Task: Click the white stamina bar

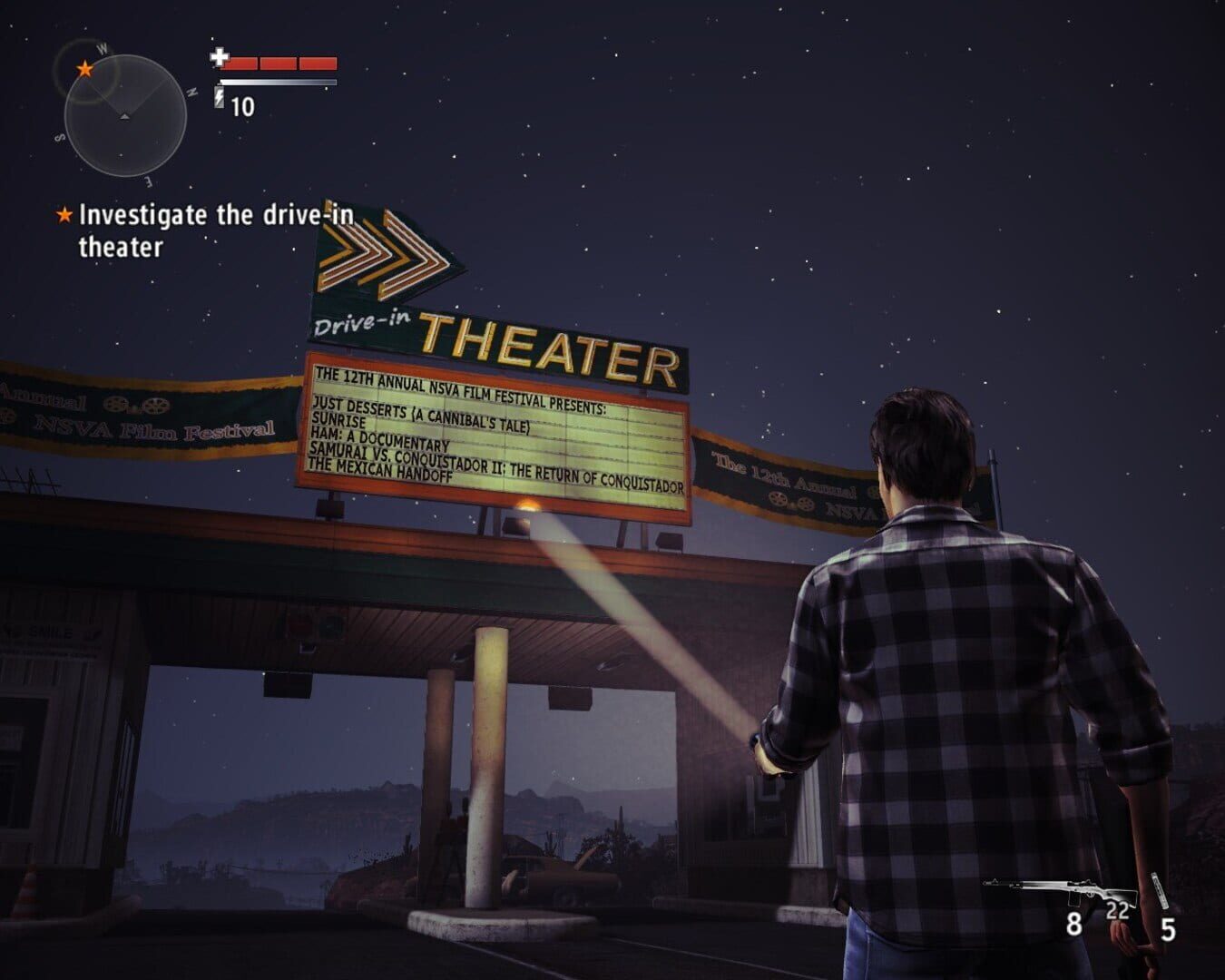Action: [x=275, y=80]
